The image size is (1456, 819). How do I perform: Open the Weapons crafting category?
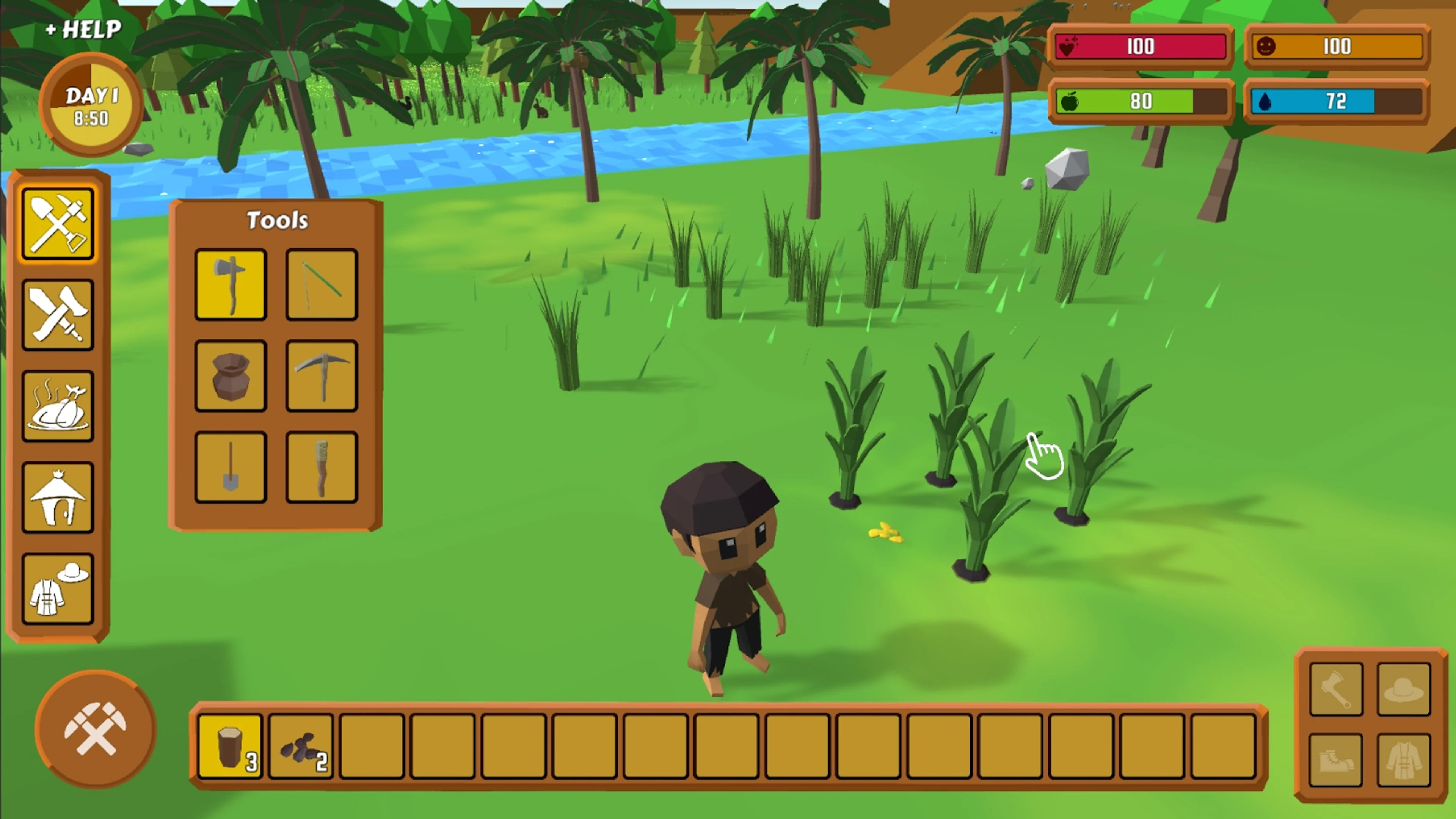(58, 314)
